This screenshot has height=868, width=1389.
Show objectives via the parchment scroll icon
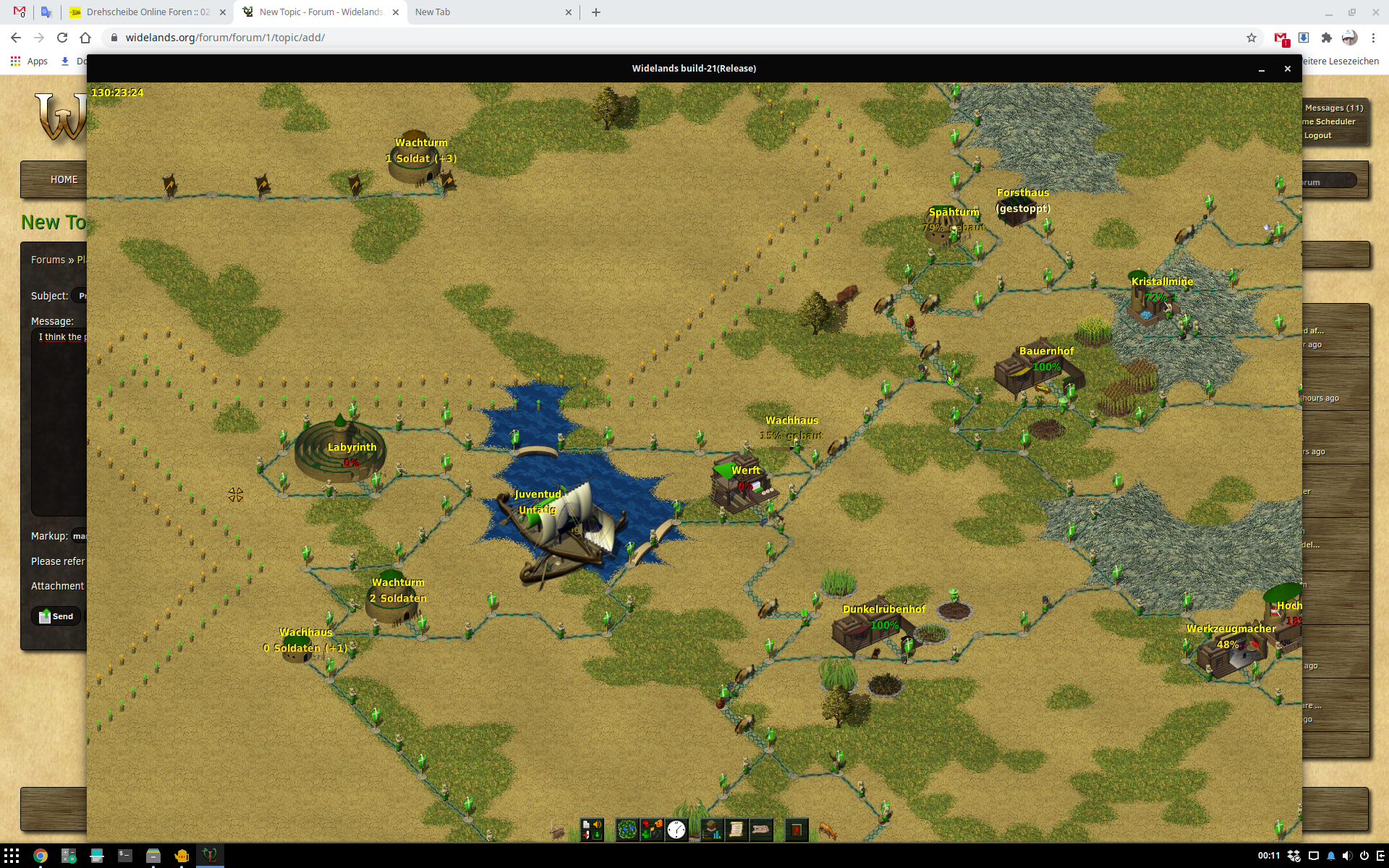736,830
